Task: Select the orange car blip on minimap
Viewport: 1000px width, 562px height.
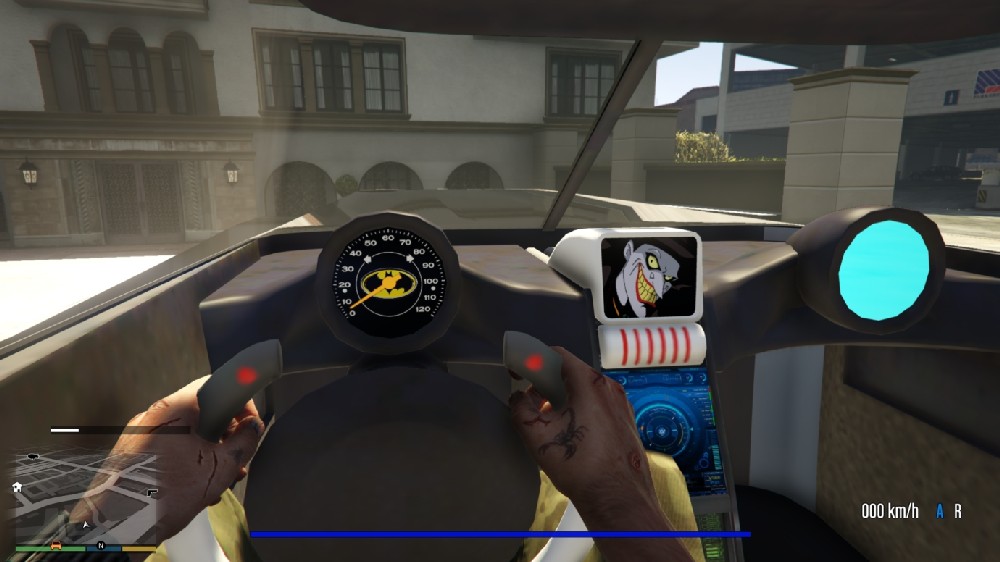Action: click(x=55, y=545)
